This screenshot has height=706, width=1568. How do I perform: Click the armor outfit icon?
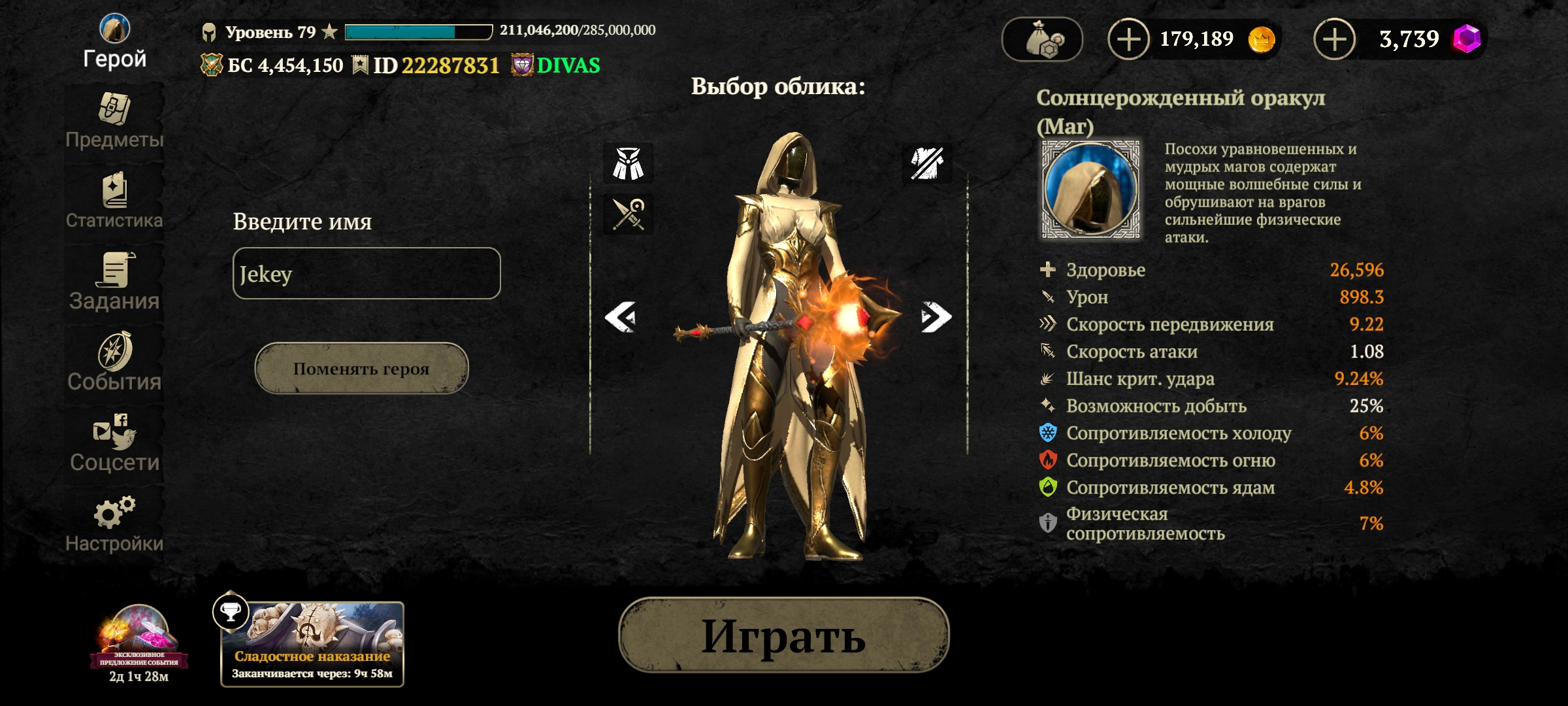click(628, 163)
